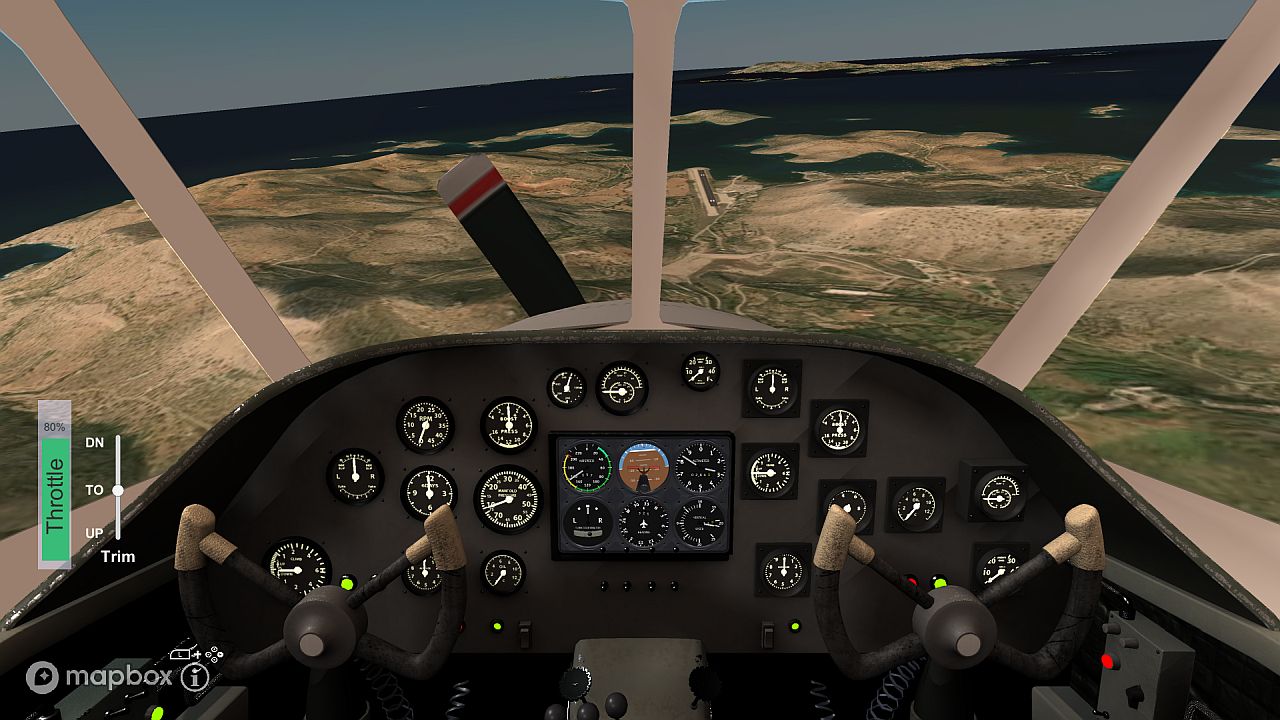The width and height of the screenshot is (1280, 720).
Task: Tap the turn coordinator marked L and R
Action: point(587,523)
